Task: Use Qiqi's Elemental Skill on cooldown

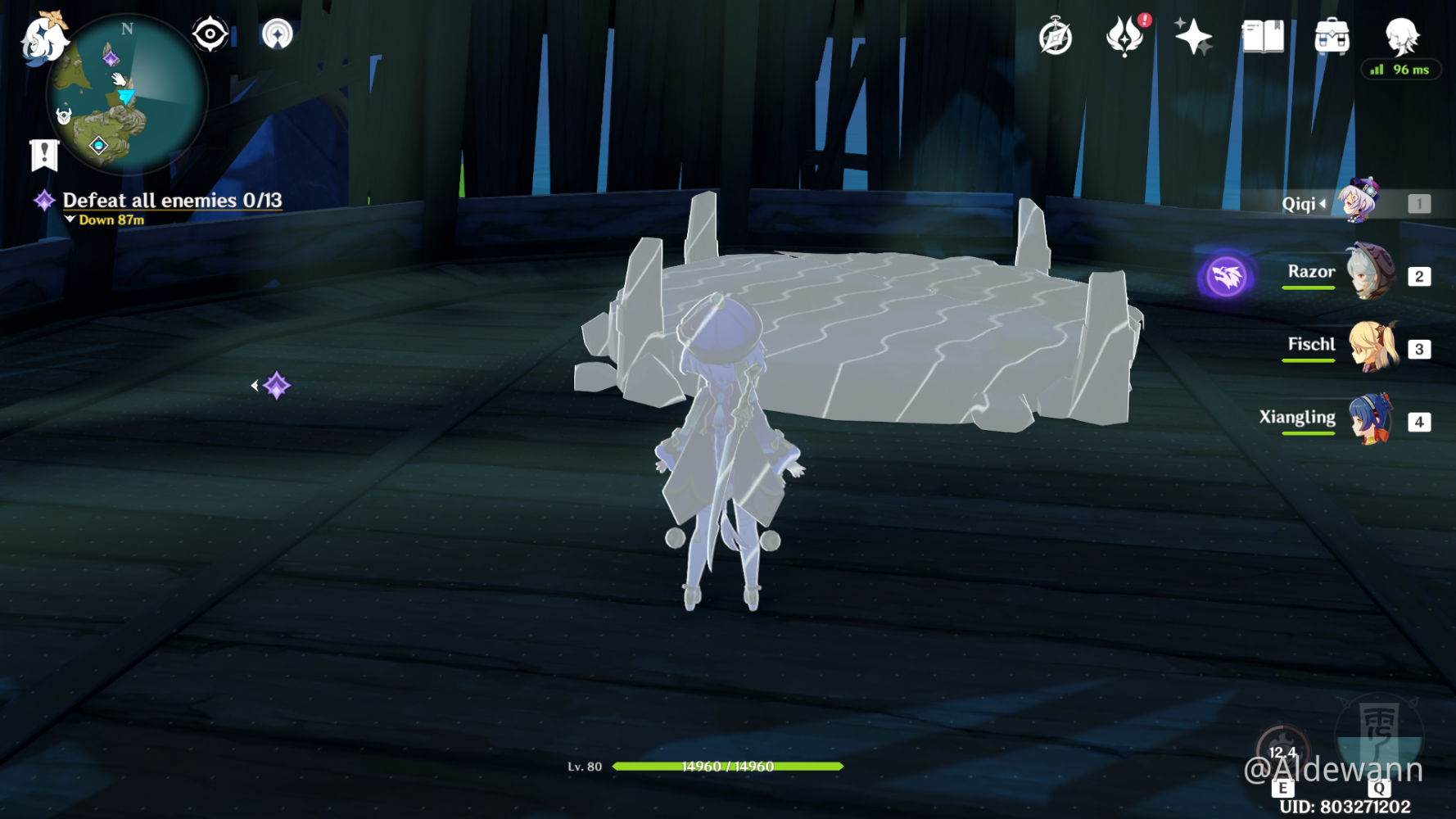Action: (1282, 752)
